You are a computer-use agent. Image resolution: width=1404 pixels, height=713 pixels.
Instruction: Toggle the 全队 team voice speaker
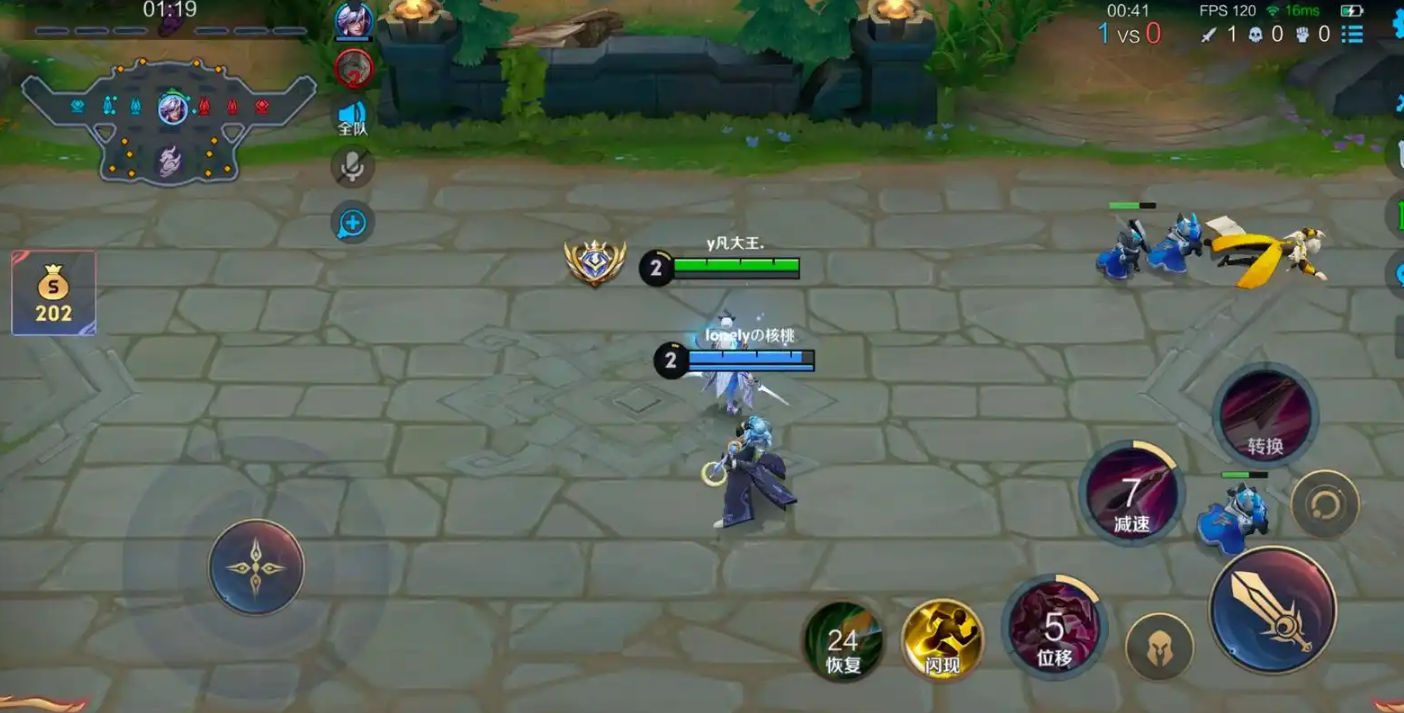tap(352, 117)
